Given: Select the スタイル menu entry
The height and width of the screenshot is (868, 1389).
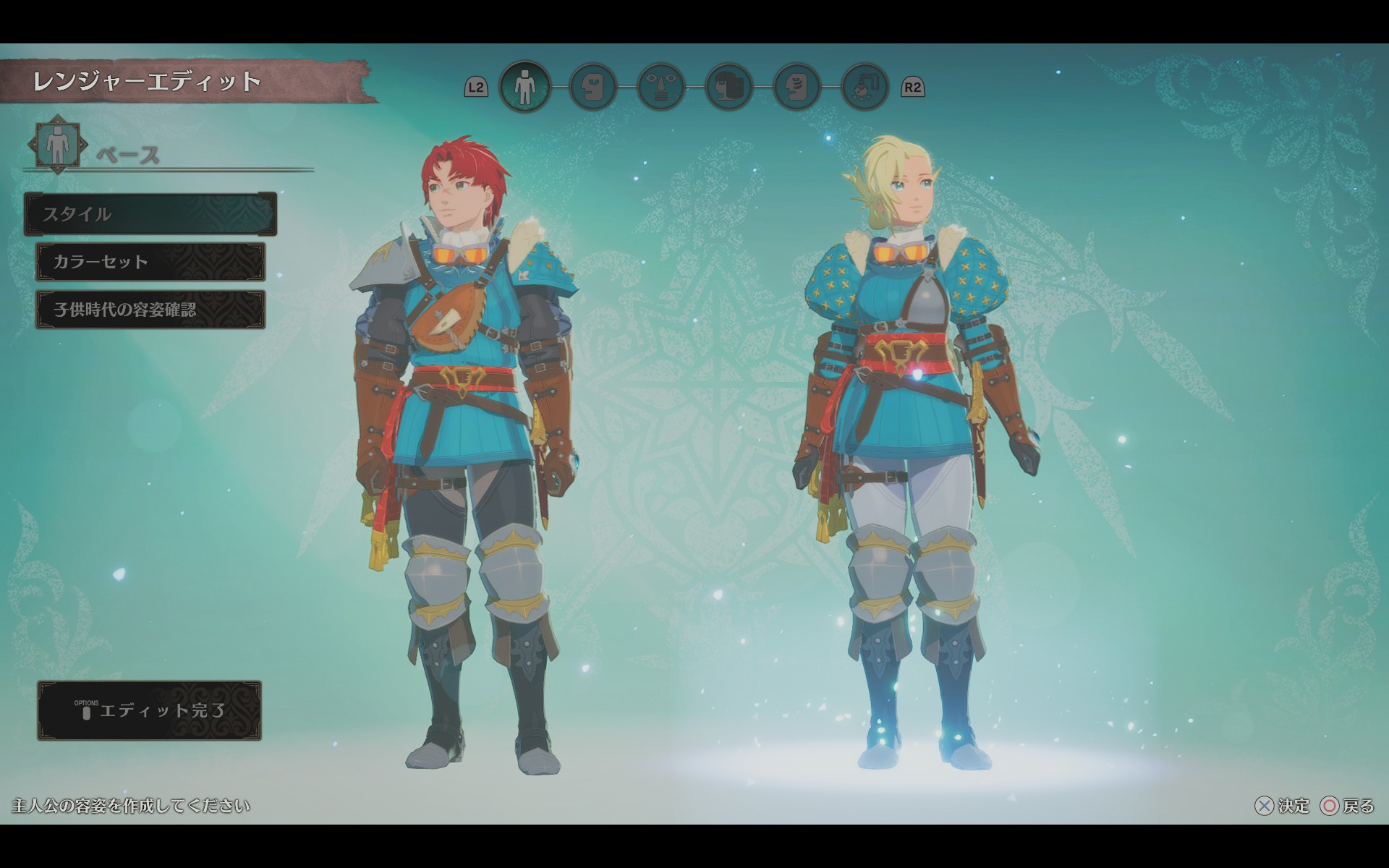Looking at the screenshot, I should click(150, 214).
